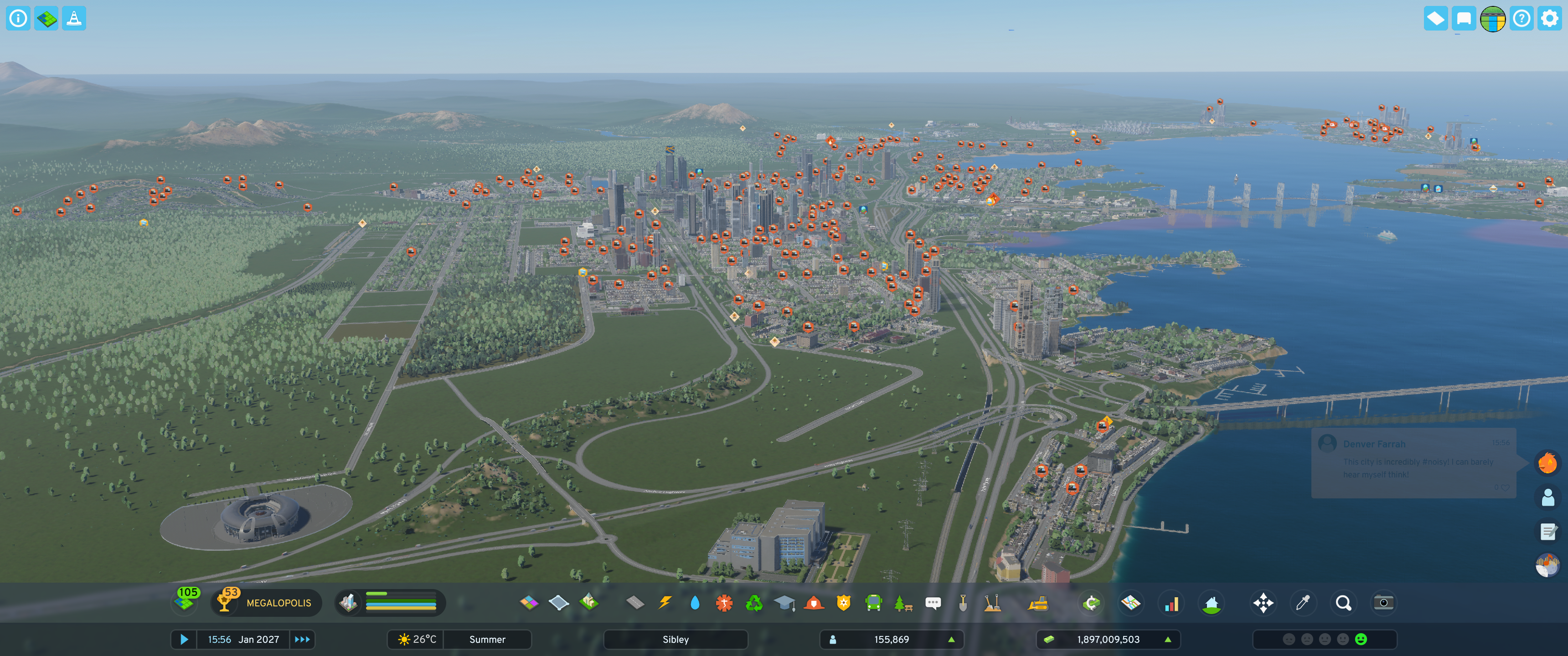Open the police badge services menu
The image size is (1568, 656).
(x=843, y=602)
